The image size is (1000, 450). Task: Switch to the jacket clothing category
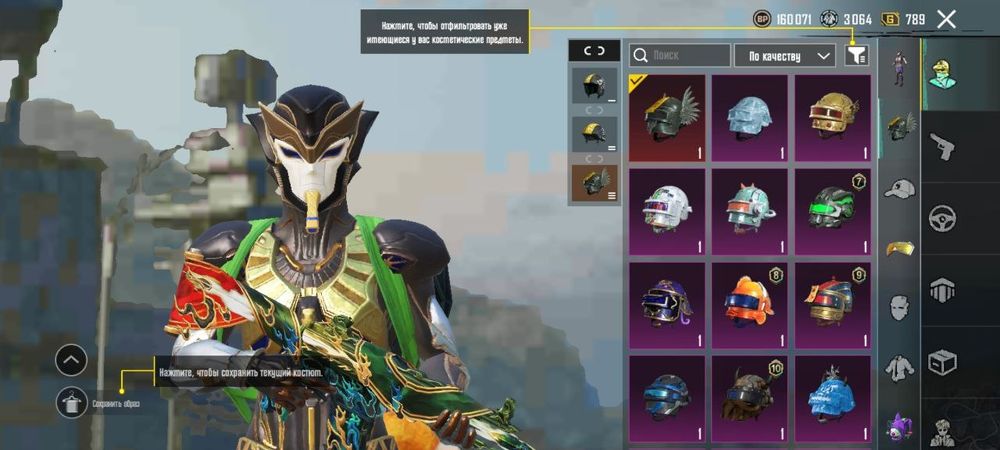click(900, 367)
